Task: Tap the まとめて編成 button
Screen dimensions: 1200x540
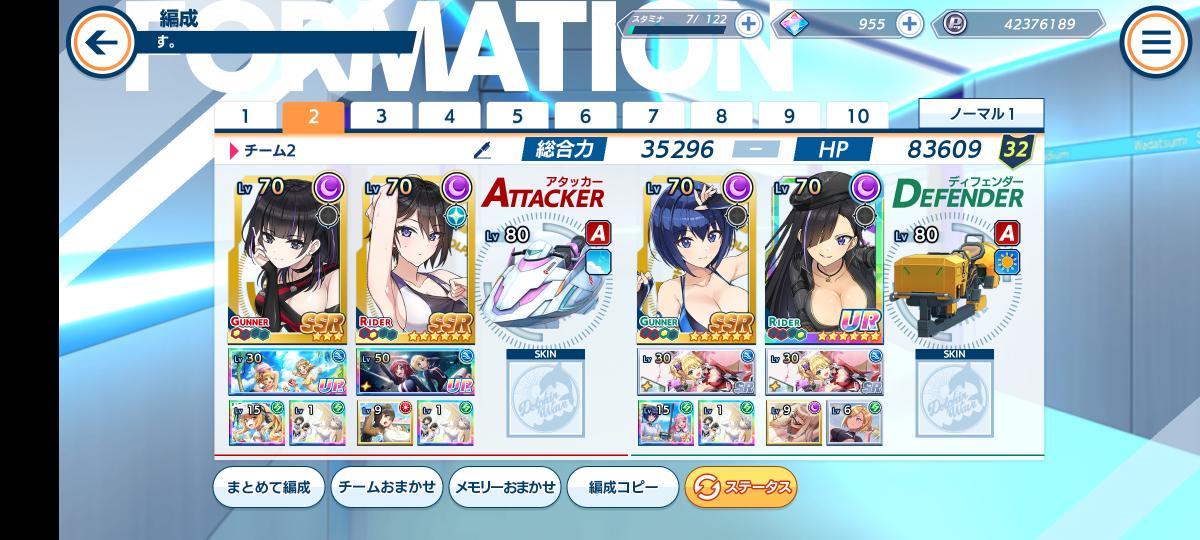Action: click(268, 487)
